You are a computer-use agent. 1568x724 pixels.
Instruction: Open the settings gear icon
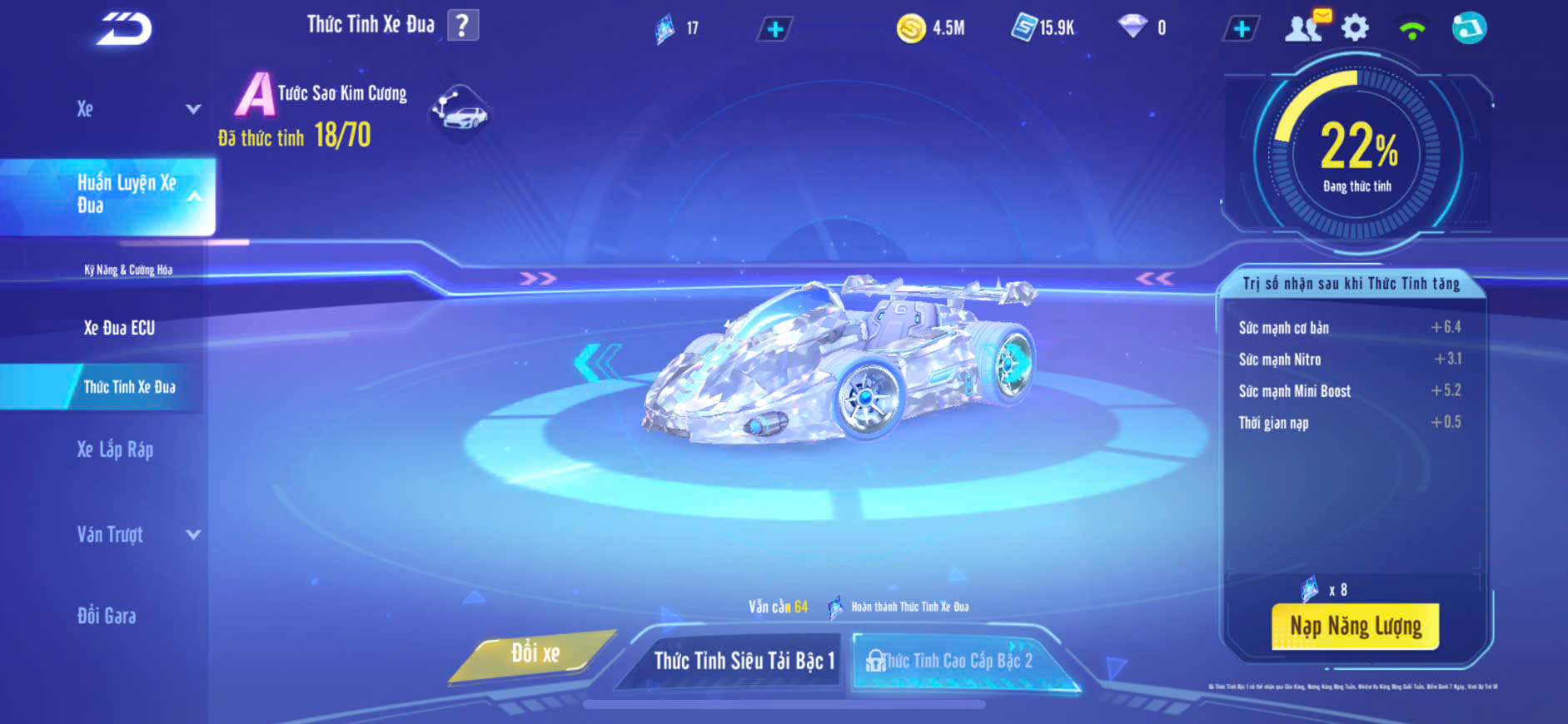click(1355, 28)
